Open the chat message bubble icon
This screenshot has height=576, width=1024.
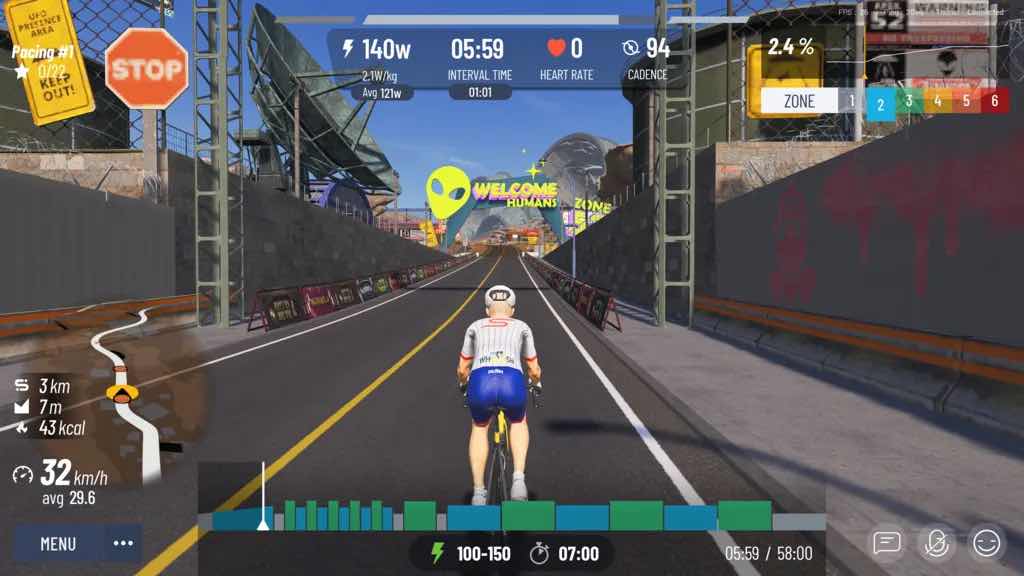point(886,543)
